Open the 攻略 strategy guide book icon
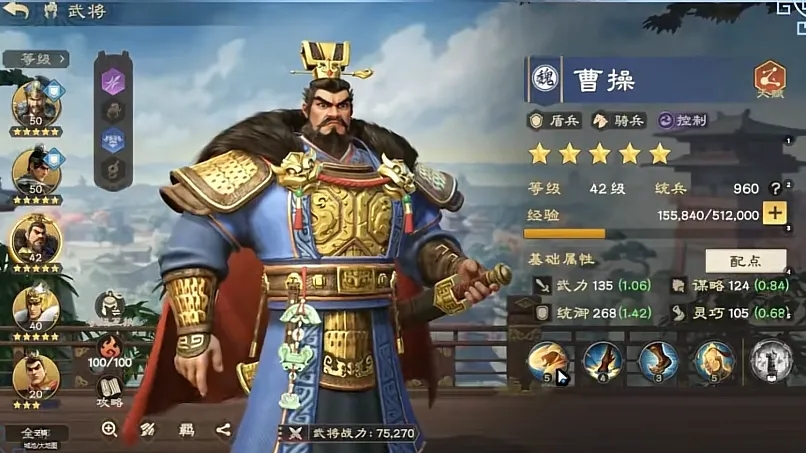 (110, 391)
